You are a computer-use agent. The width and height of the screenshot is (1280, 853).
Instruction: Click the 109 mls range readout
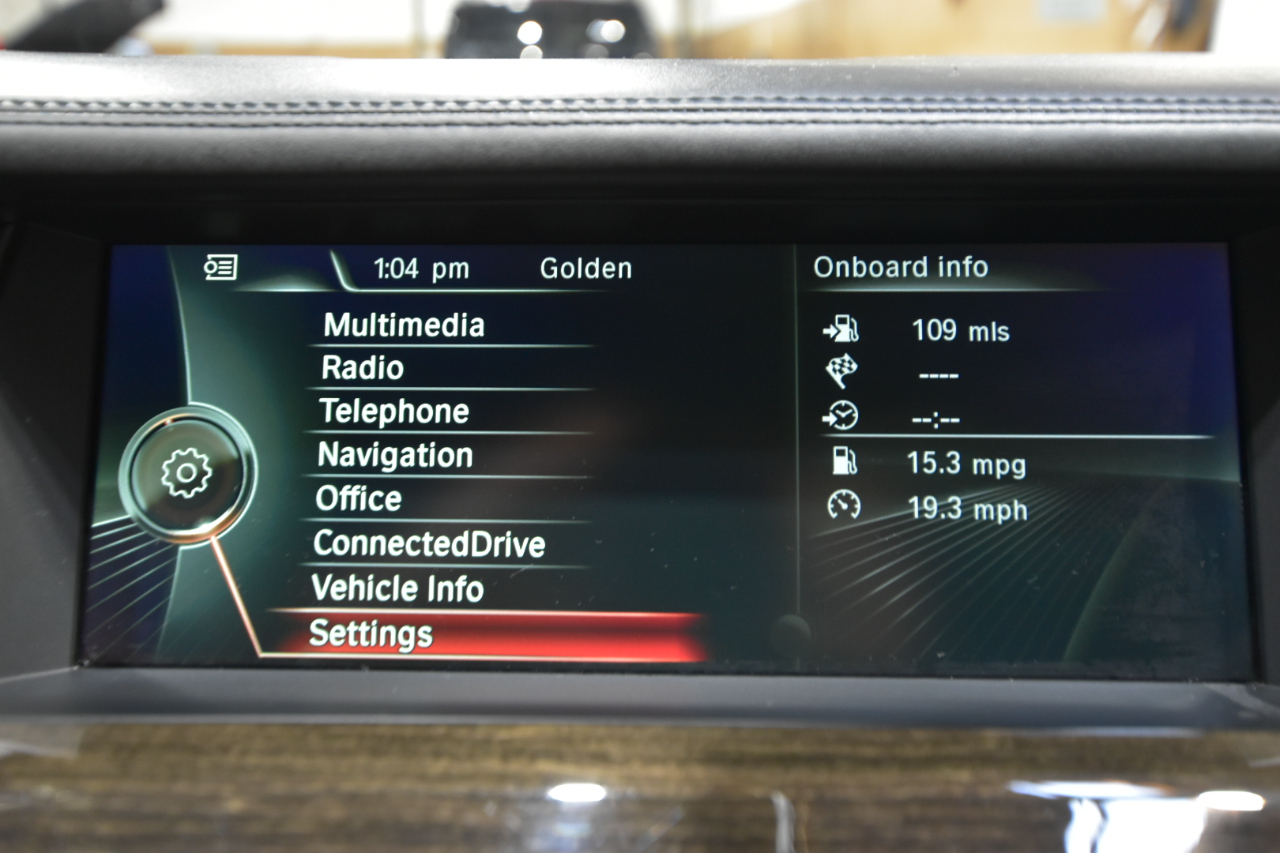[x=961, y=330]
